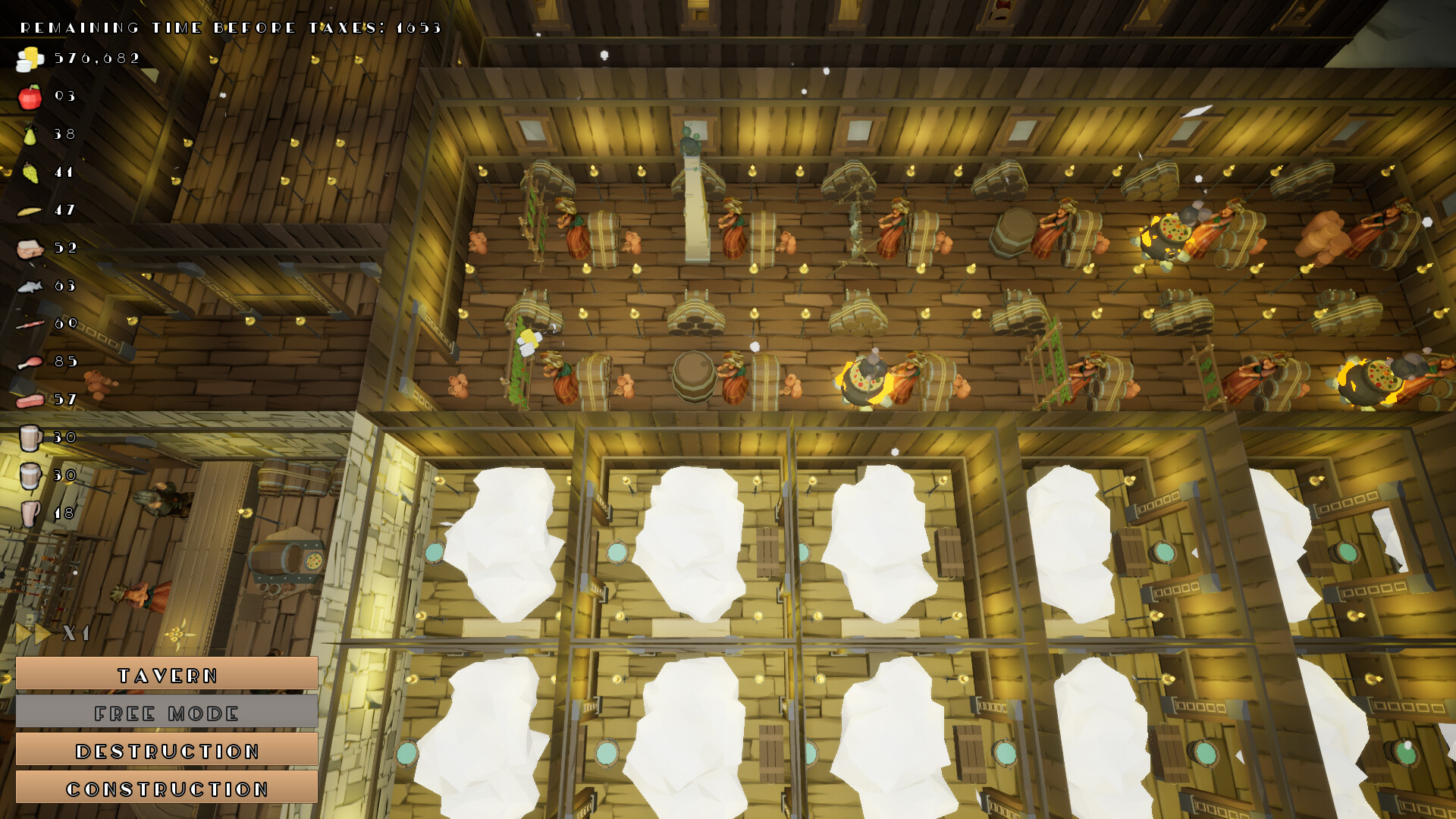Switch to Free Mode
The height and width of the screenshot is (819, 1456).
[167, 713]
